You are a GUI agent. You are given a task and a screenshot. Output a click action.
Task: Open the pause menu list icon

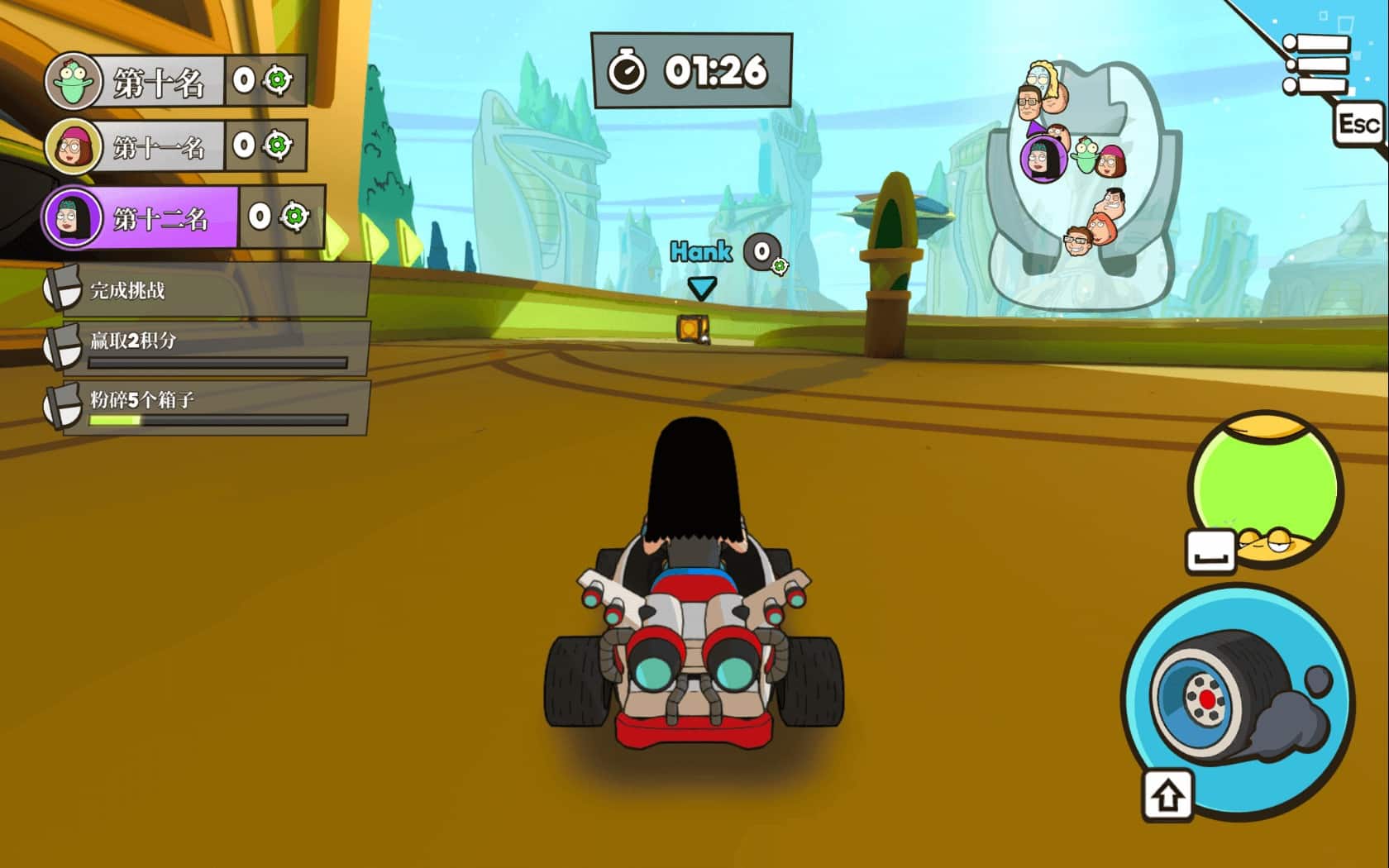click(1316, 64)
